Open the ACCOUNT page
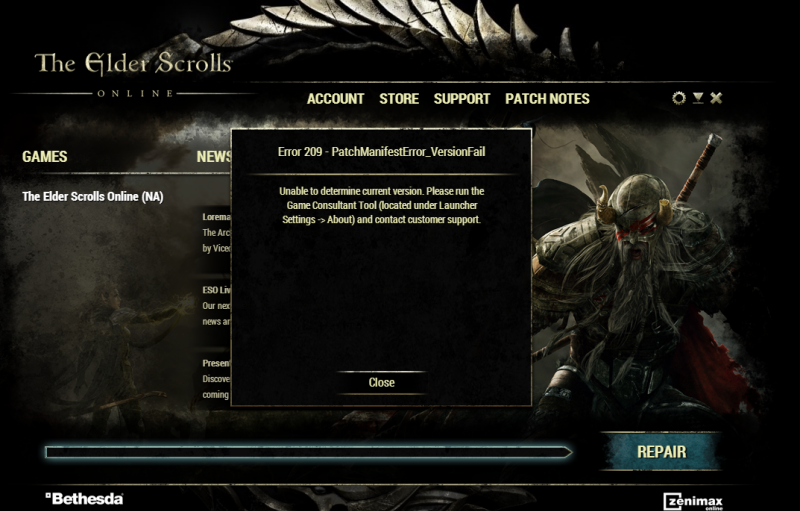 pyautogui.click(x=335, y=99)
